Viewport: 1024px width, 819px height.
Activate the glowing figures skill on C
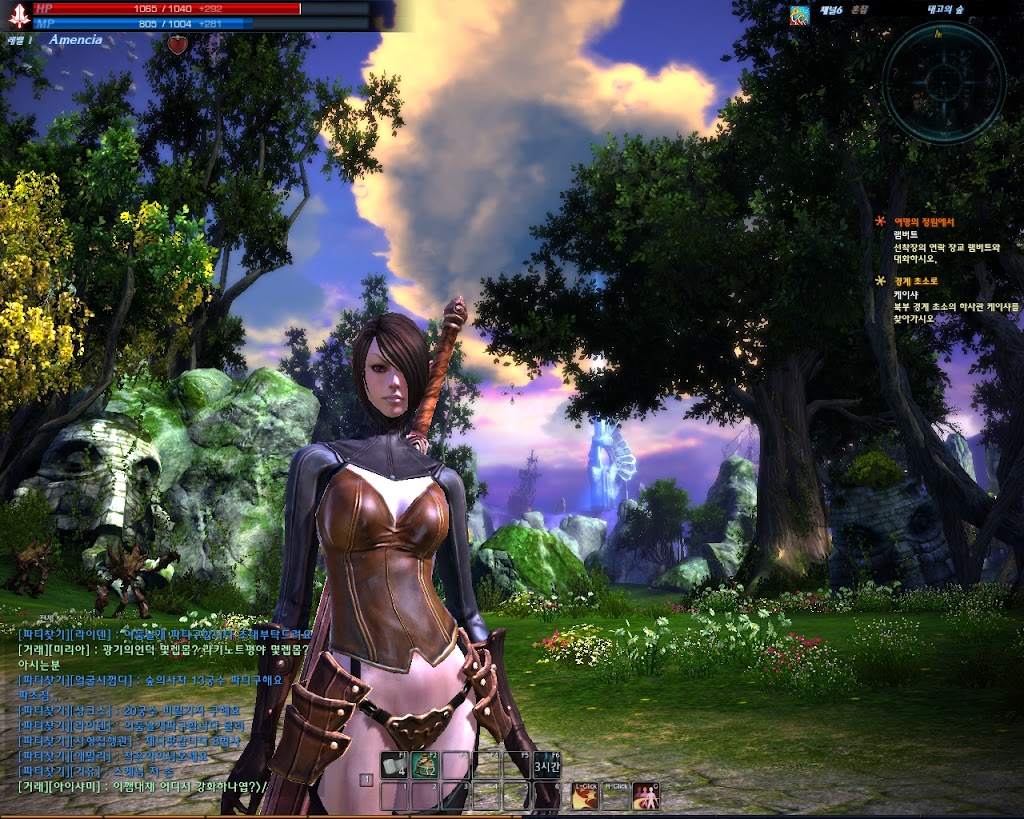click(646, 795)
